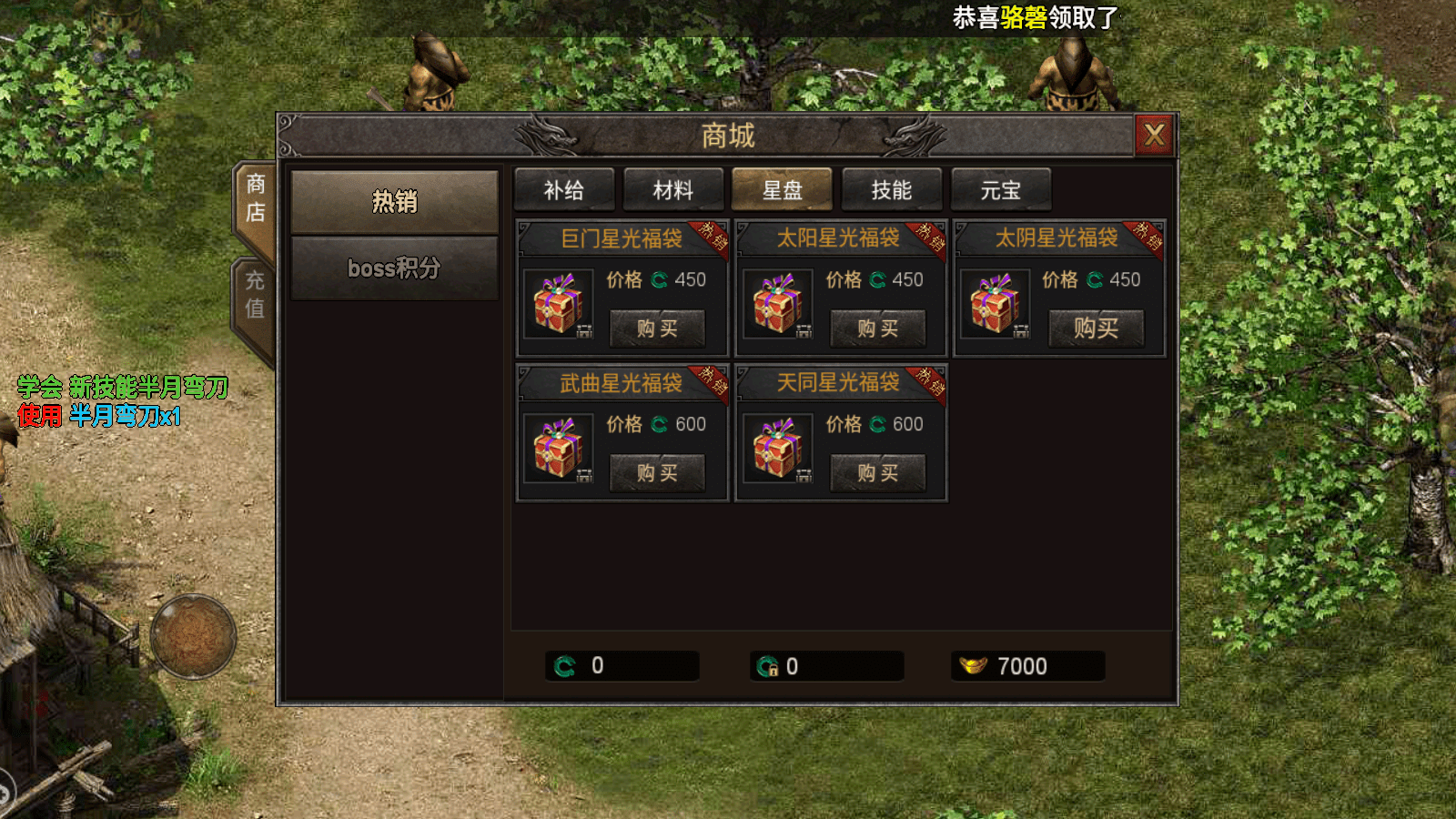Click the 天同星光福袋 gift box icon
The image size is (1456, 819).
777,449
